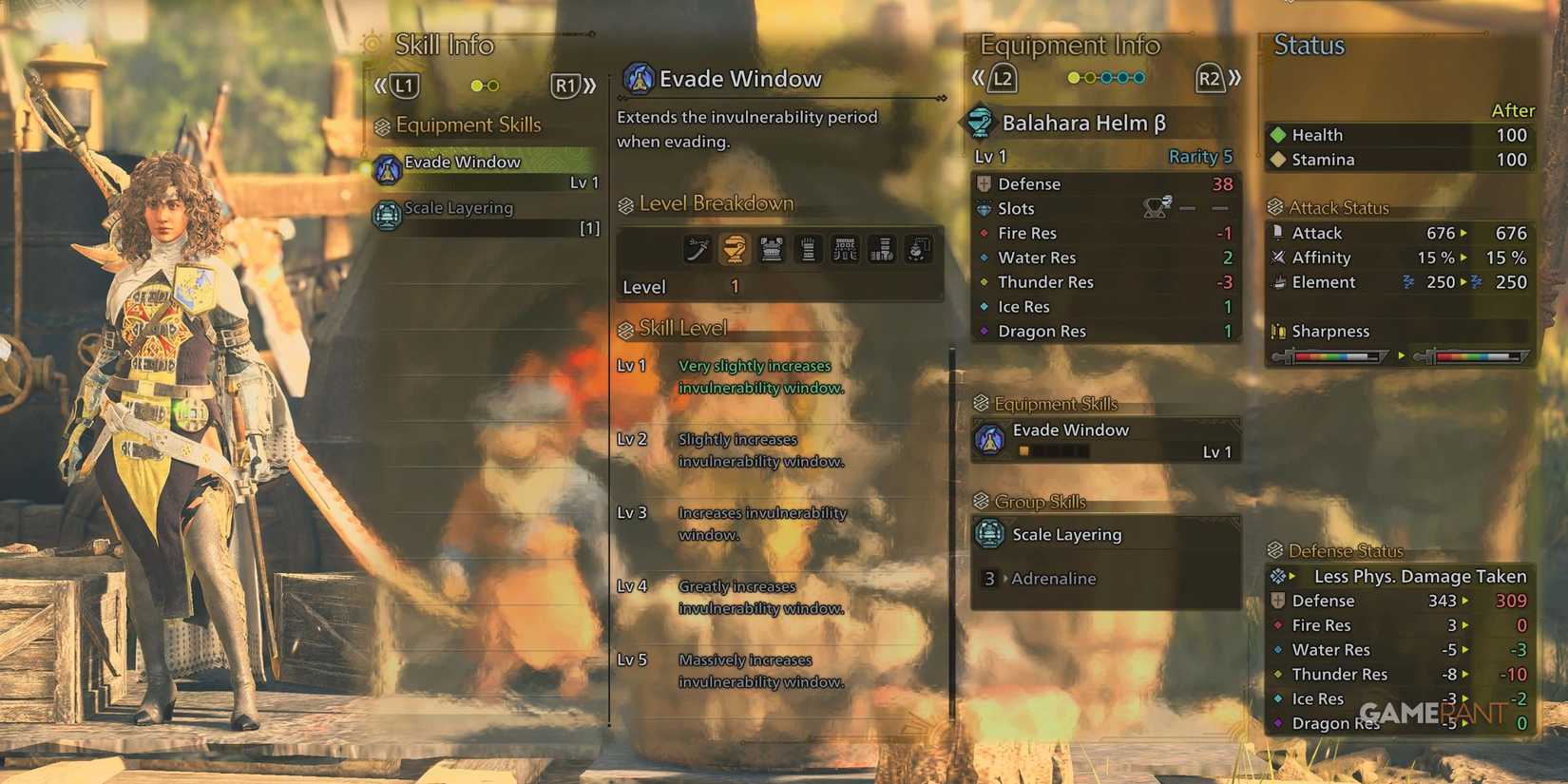Viewport: 1568px width, 784px height.
Task: Click the Balahara Helm equipment icon
Action: pyautogui.click(x=980, y=122)
